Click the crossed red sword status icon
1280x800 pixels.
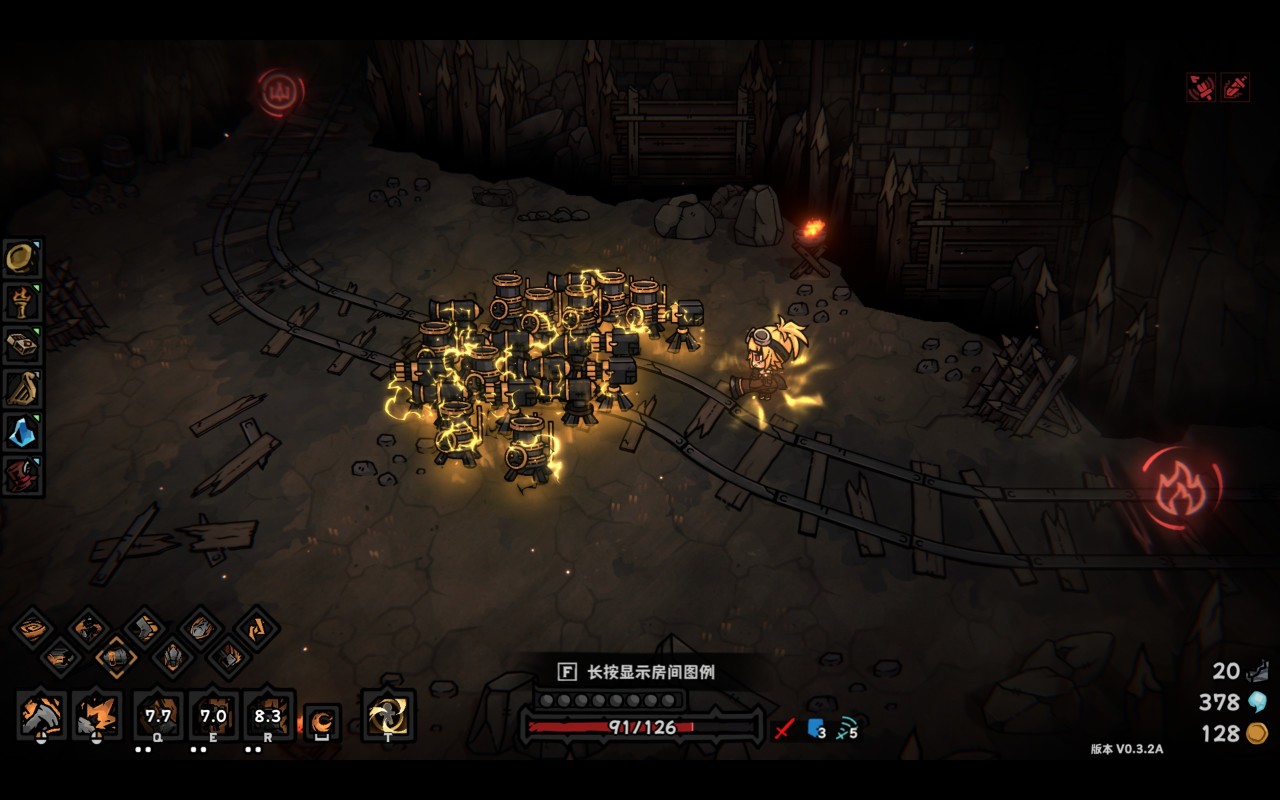784,729
